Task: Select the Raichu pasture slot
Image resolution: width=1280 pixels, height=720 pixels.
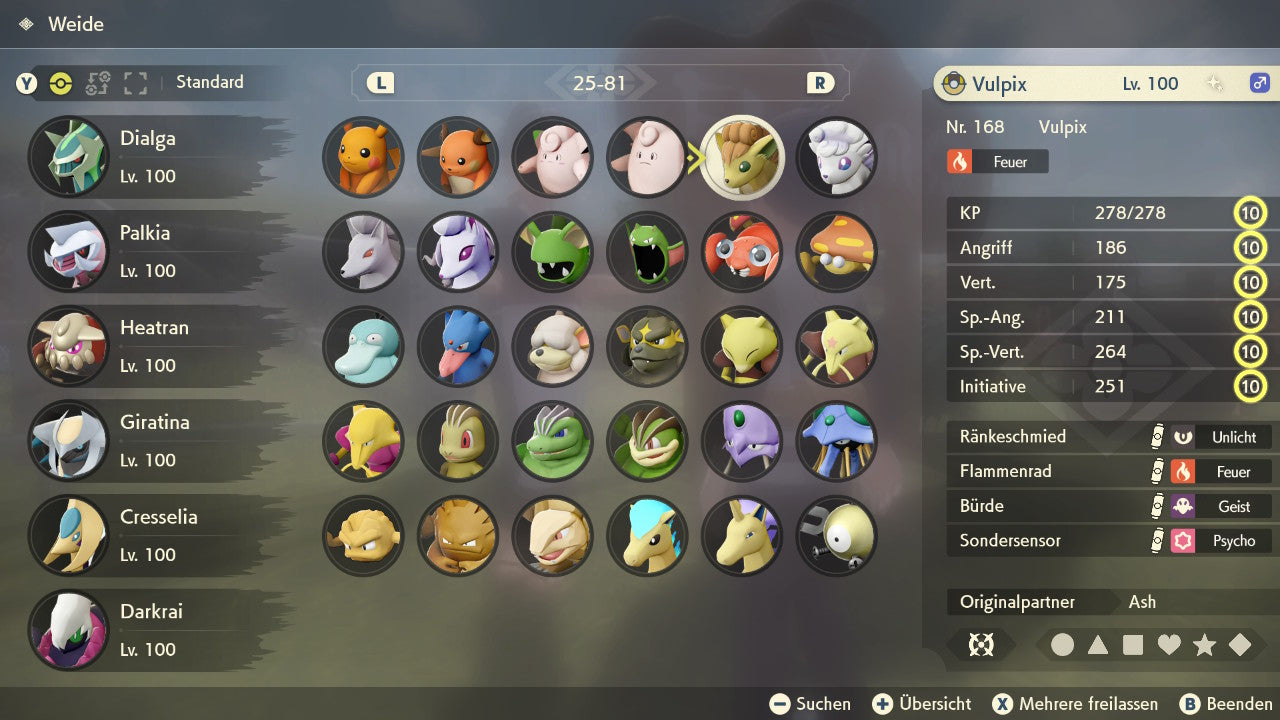Action: (458, 158)
